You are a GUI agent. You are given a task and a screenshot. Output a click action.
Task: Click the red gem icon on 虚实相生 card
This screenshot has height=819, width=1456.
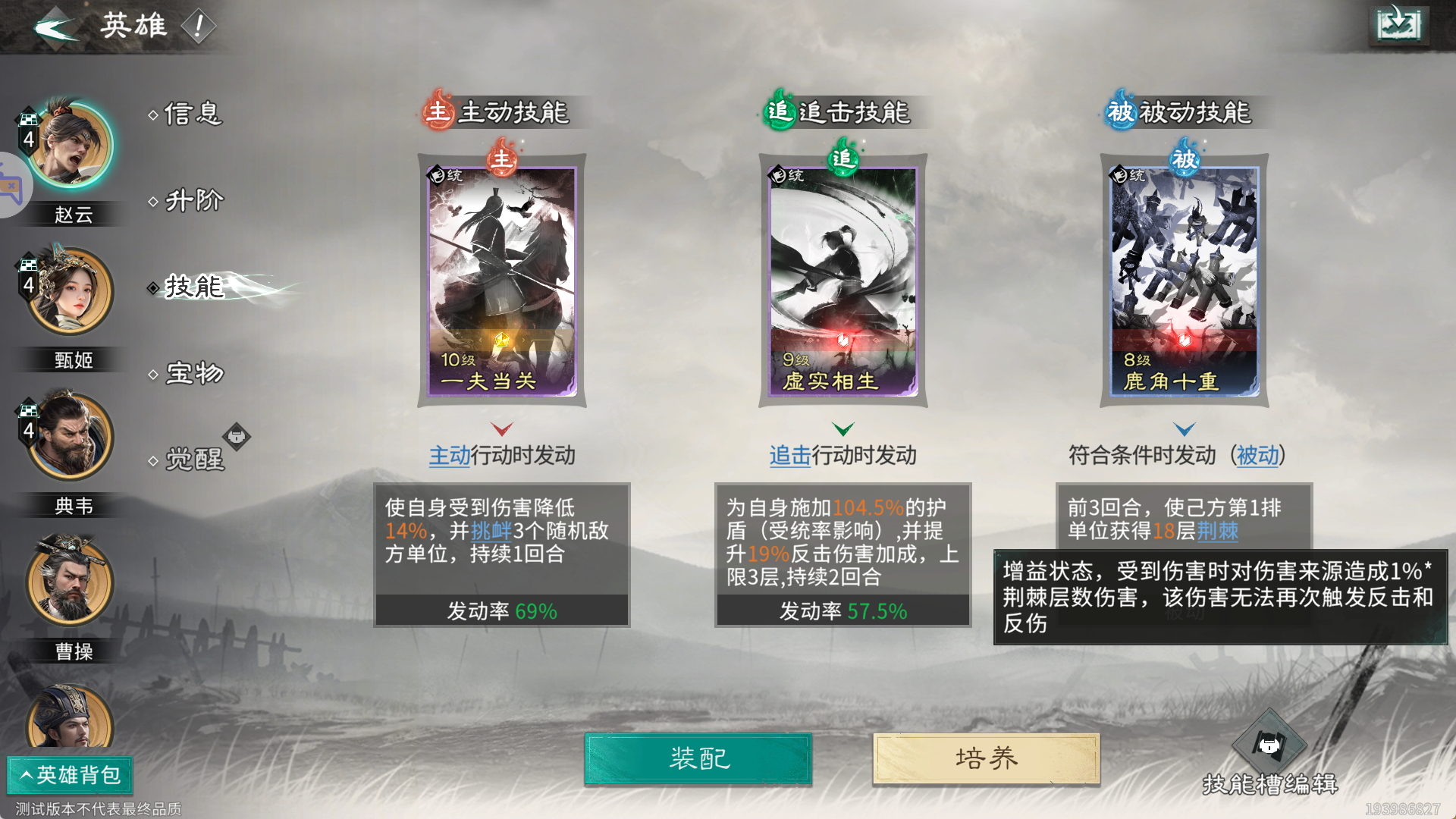(x=842, y=340)
